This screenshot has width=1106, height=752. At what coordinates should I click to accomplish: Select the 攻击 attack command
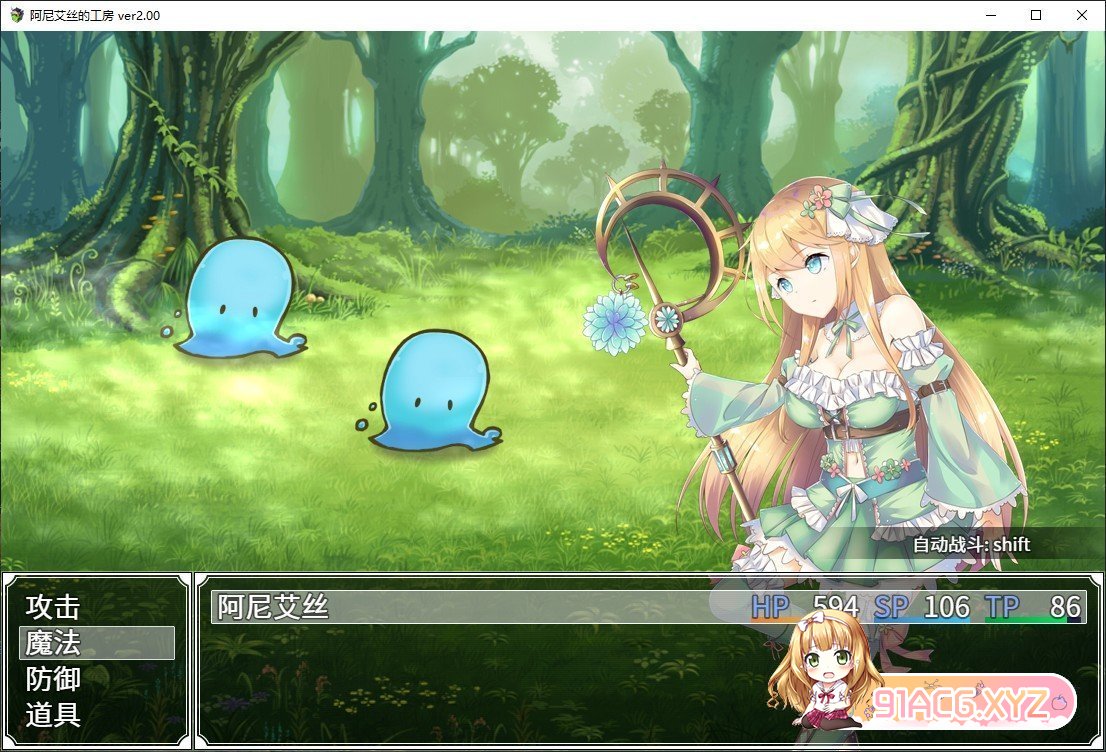(53, 607)
